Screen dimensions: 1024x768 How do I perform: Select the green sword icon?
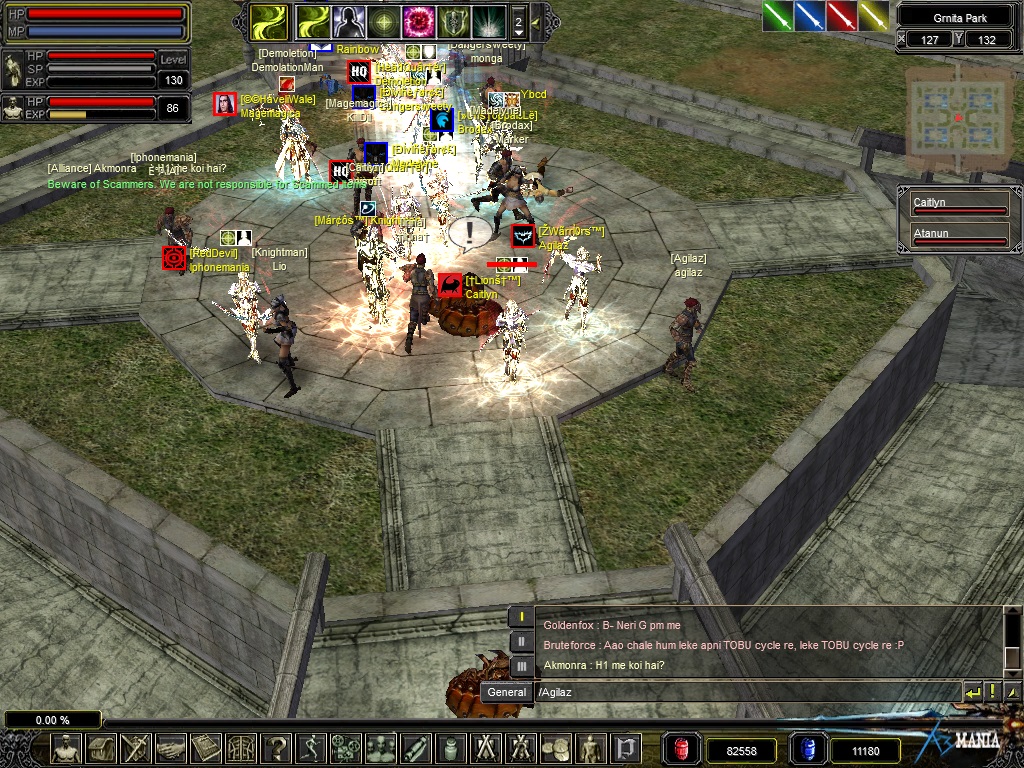778,16
